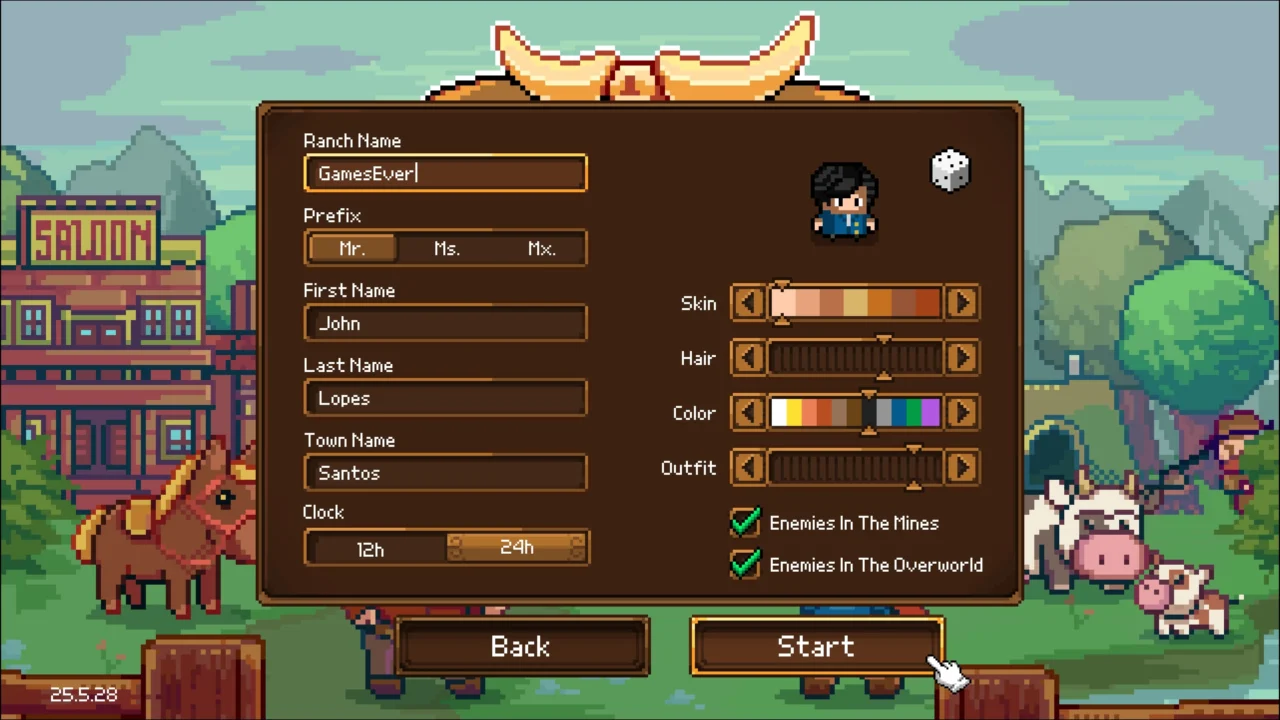
Task: Choose the Ms. prefix option
Action: point(446,248)
